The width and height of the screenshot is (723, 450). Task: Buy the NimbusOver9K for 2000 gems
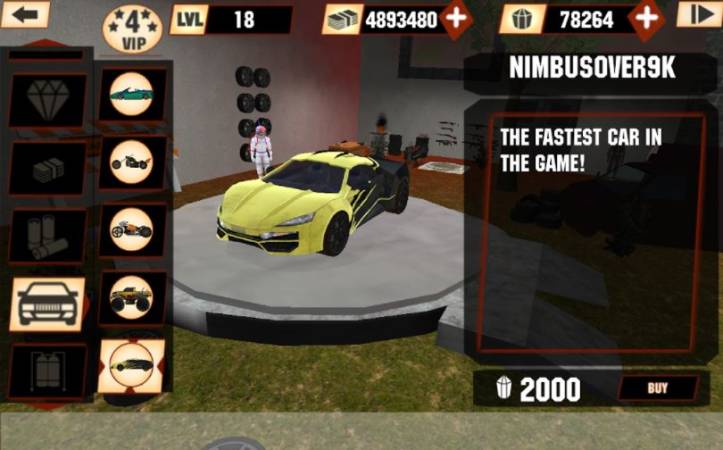[657, 388]
